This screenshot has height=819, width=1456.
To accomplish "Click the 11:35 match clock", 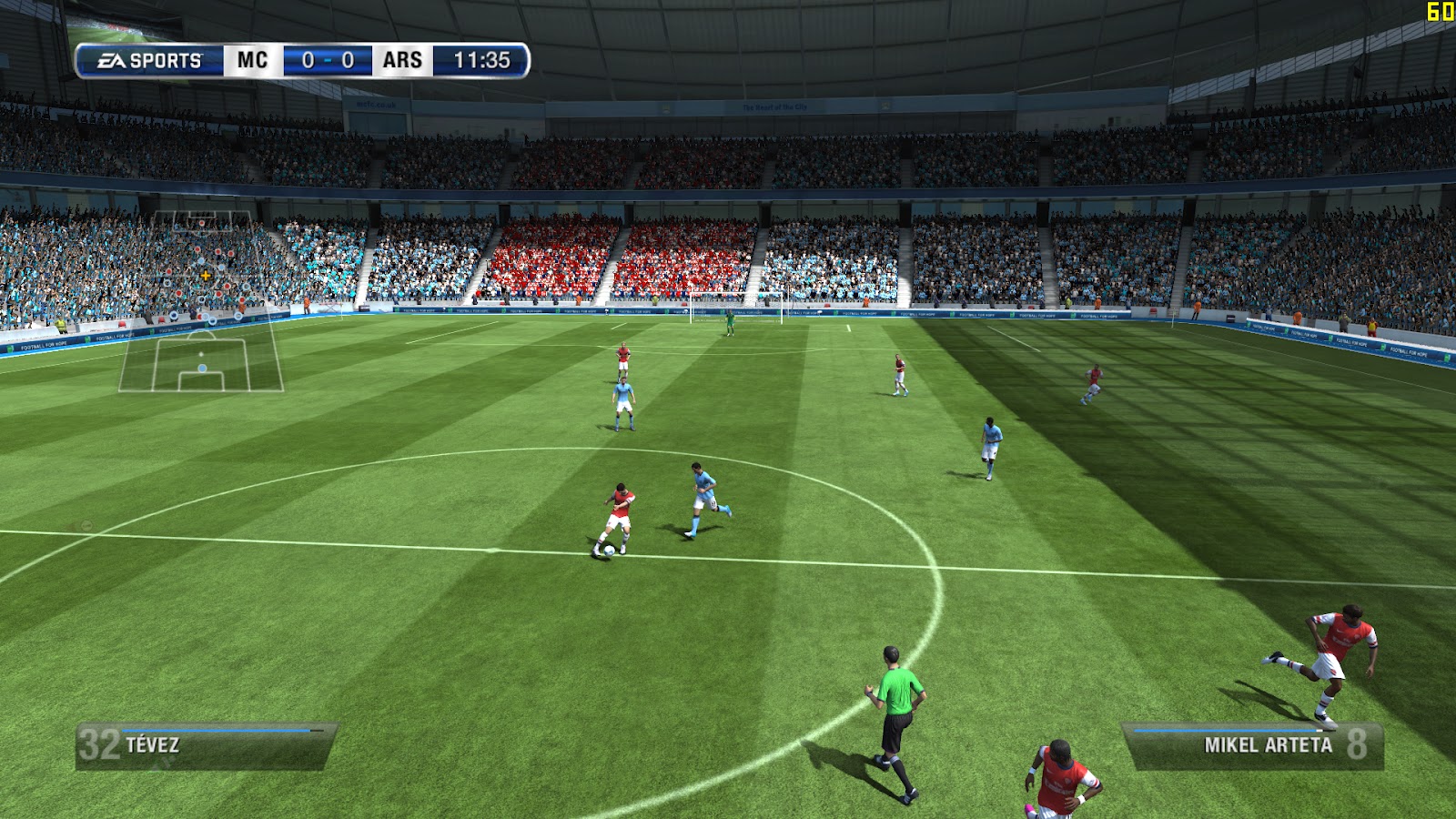I will 482,61.
